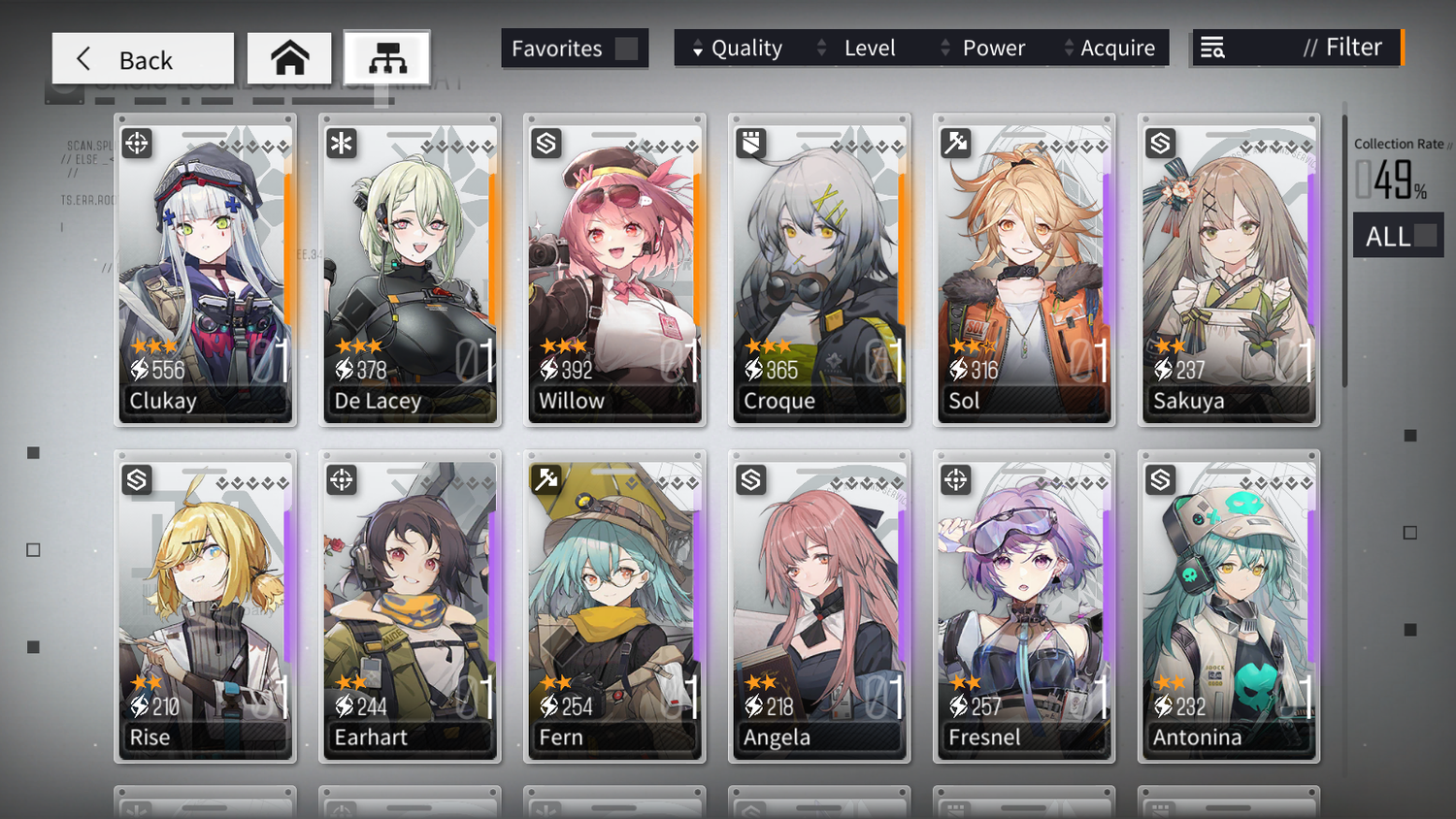Open the Antonina character card

(x=1229, y=607)
